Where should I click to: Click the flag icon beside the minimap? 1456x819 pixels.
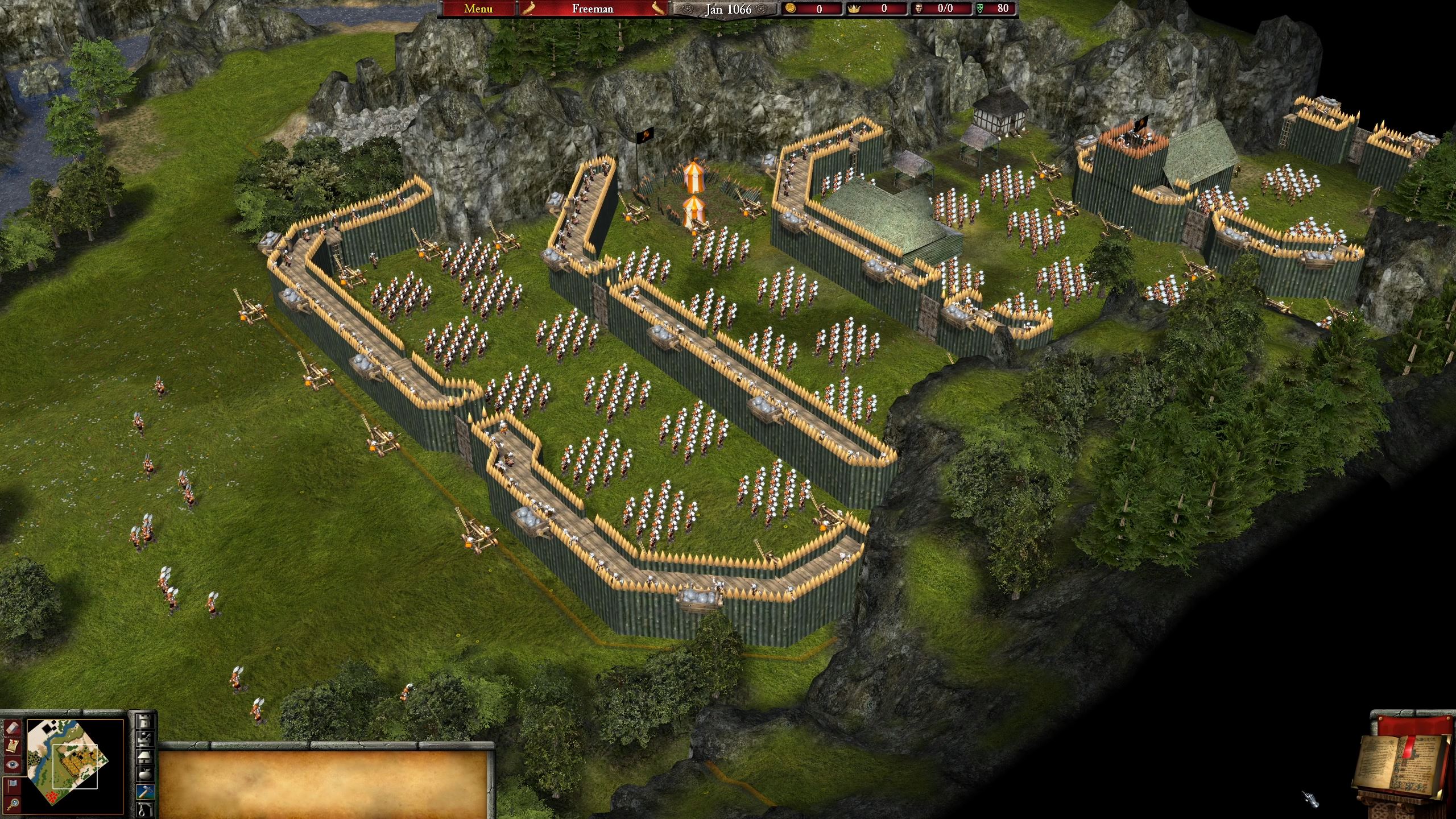pos(13,785)
